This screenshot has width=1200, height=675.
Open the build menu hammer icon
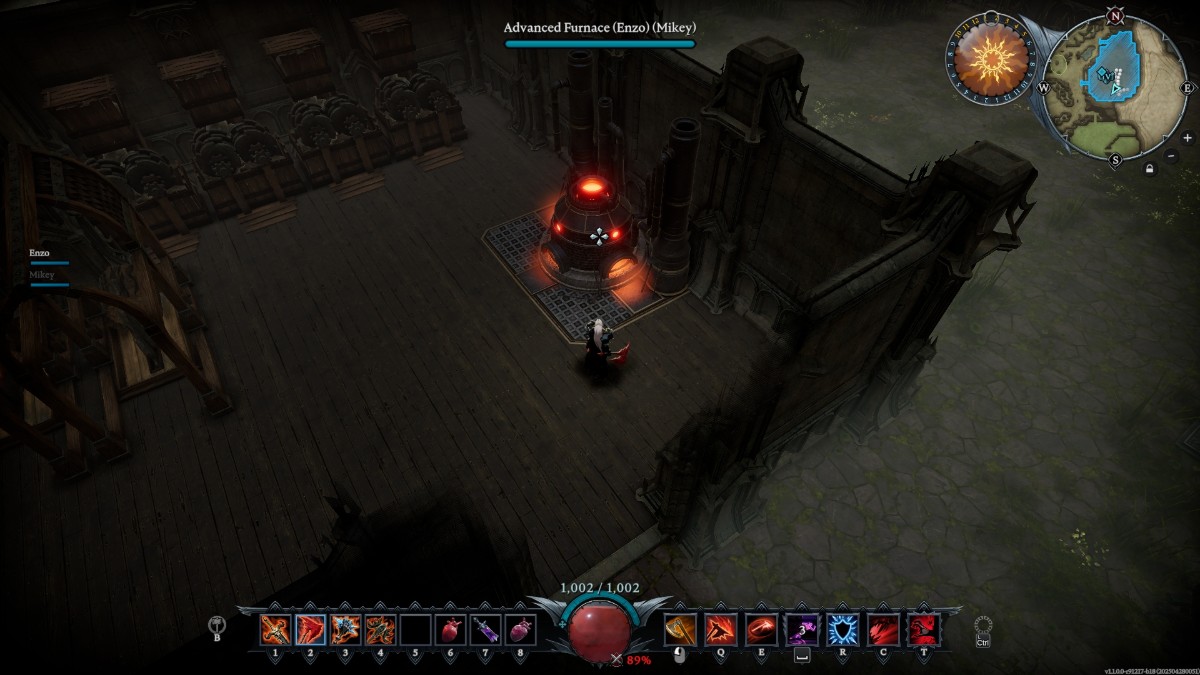coord(217,625)
